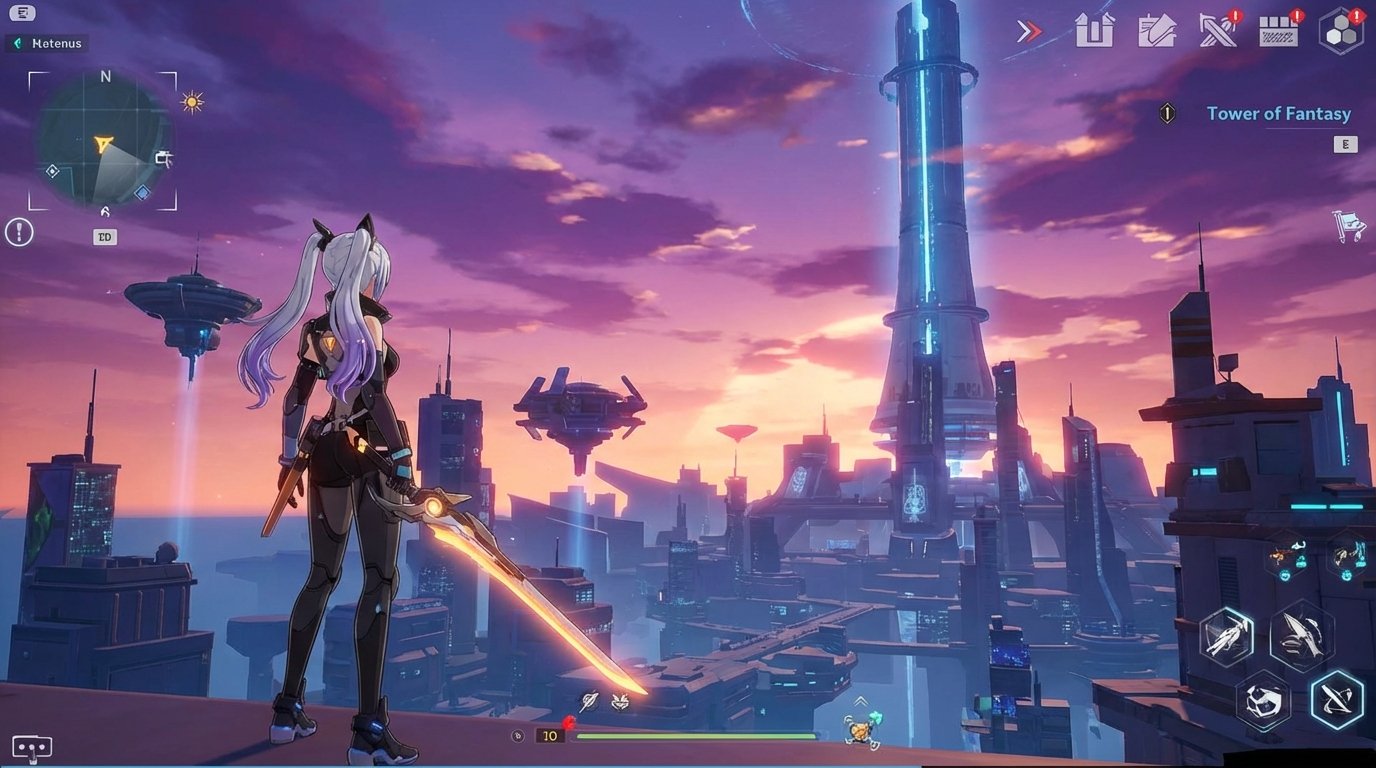The image size is (1376, 768).
Task: Open the backpack menu in the top toolbar
Action: coord(1095,31)
